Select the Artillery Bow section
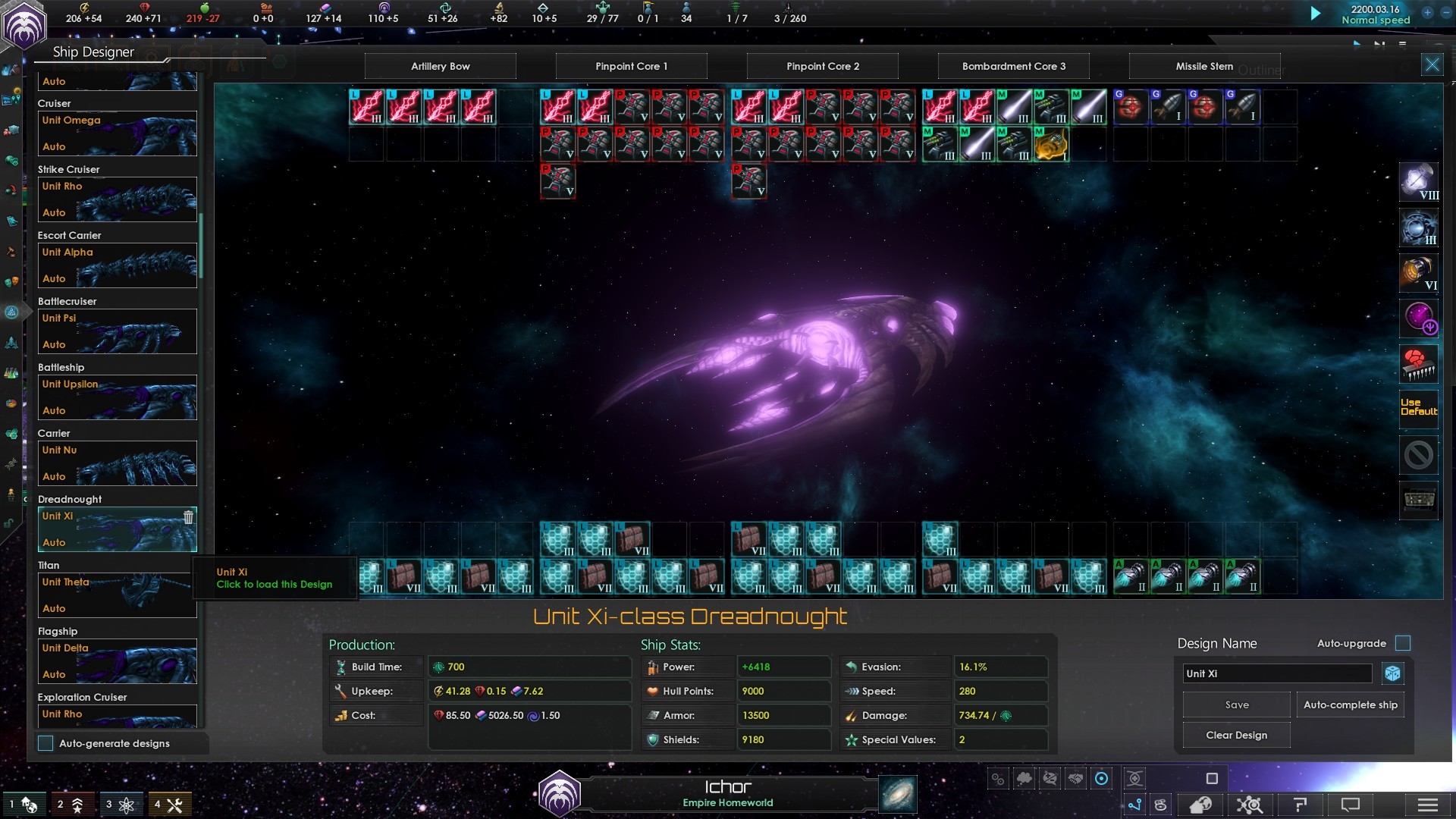The image size is (1456, 819). click(x=441, y=67)
